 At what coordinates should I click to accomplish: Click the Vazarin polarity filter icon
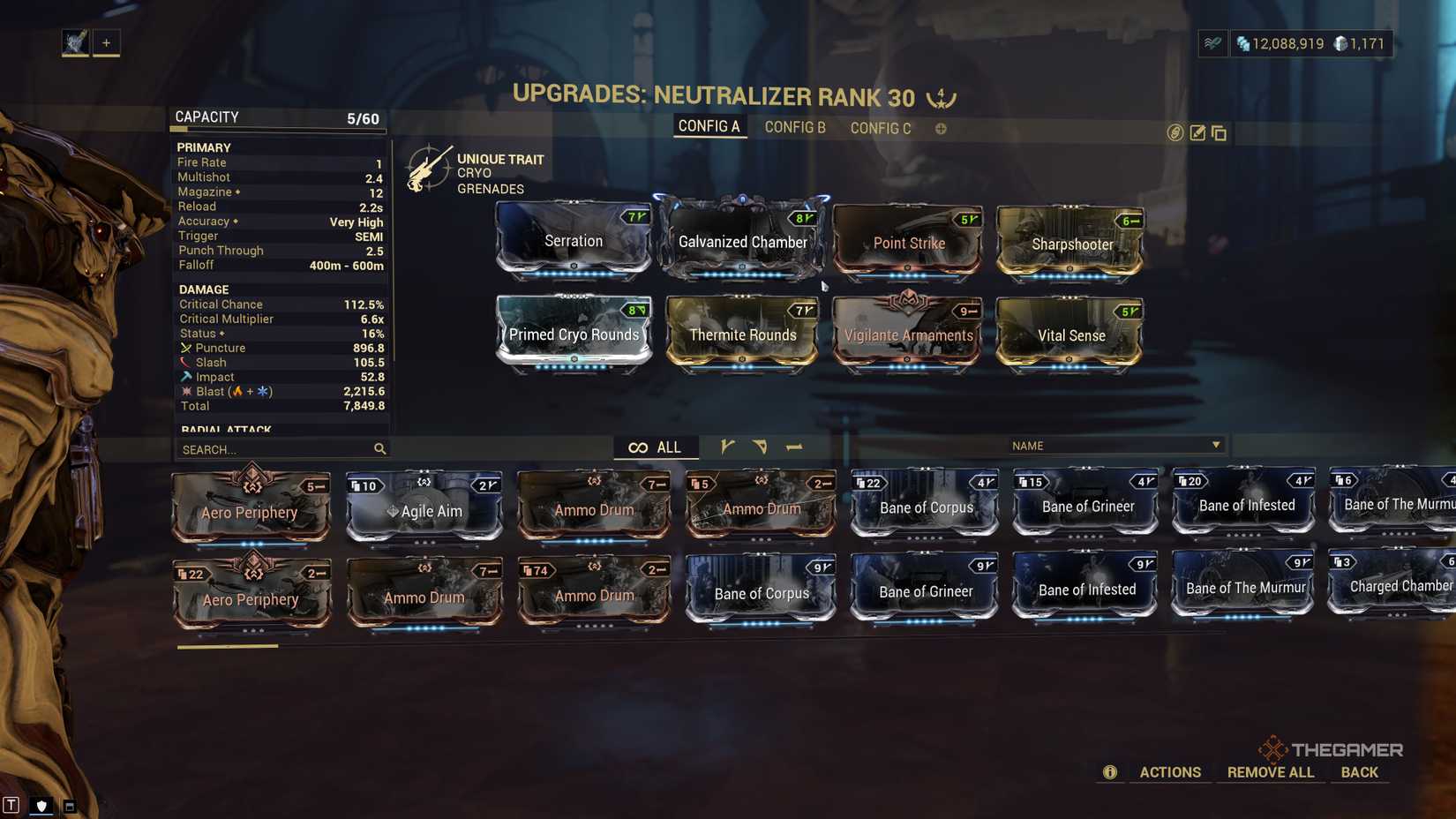pos(761,447)
